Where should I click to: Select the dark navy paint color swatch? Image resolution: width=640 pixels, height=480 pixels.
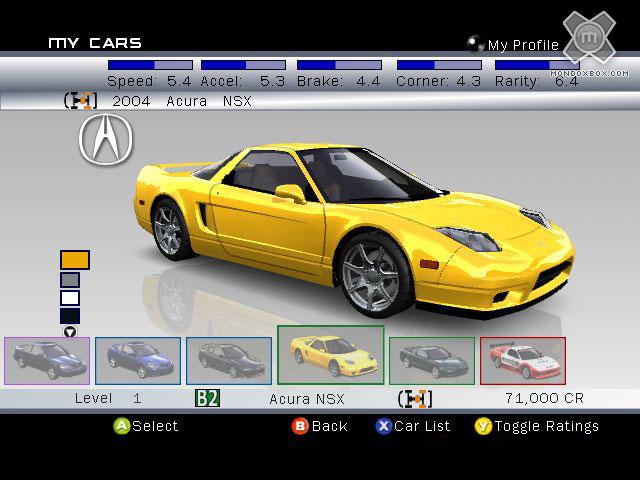click(x=70, y=316)
